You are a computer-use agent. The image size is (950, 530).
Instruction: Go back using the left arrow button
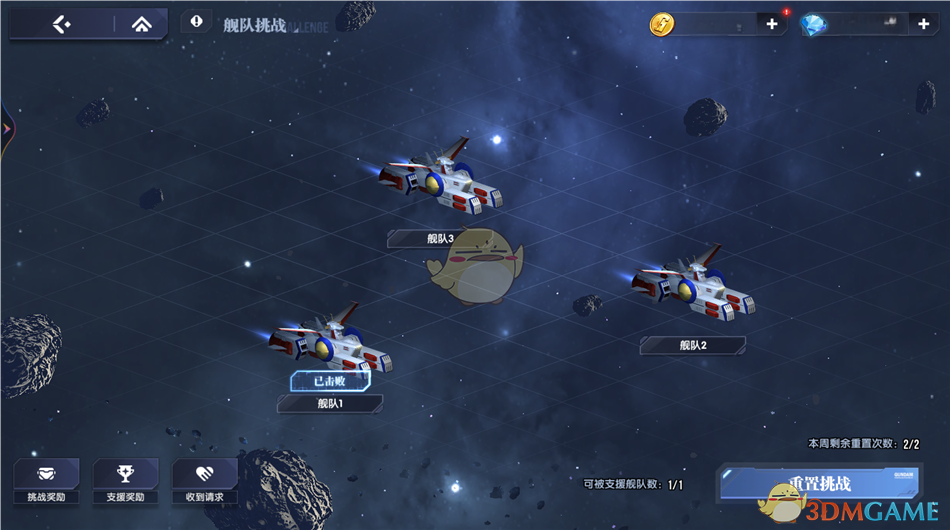(61, 23)
